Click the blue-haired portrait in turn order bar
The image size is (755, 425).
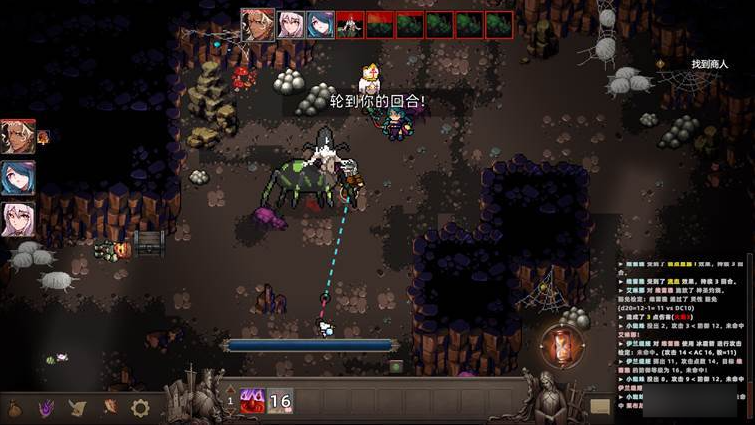[320, 24]
